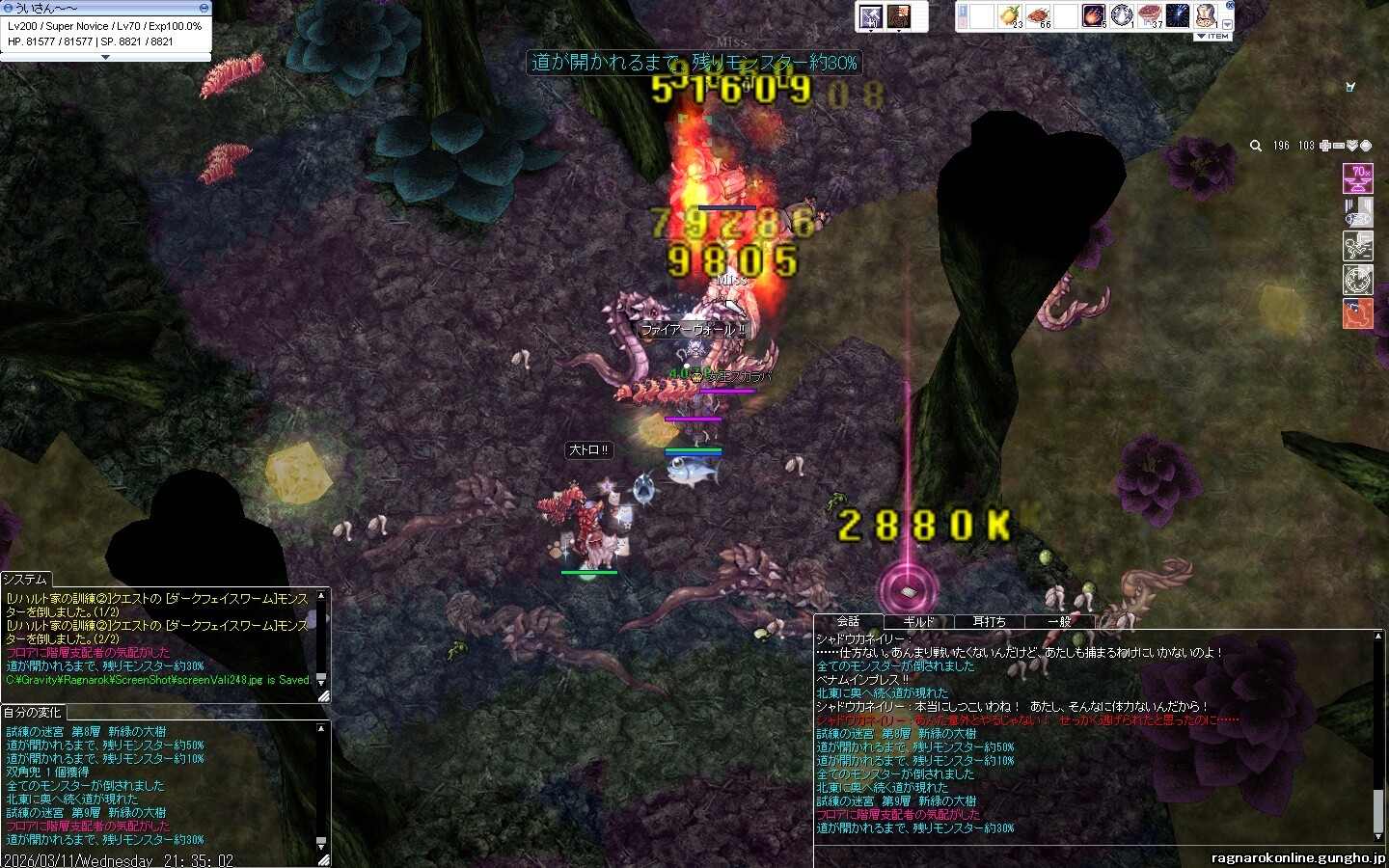
Task: Click the magnifying glass map search icon
Action: point(1256,146)
